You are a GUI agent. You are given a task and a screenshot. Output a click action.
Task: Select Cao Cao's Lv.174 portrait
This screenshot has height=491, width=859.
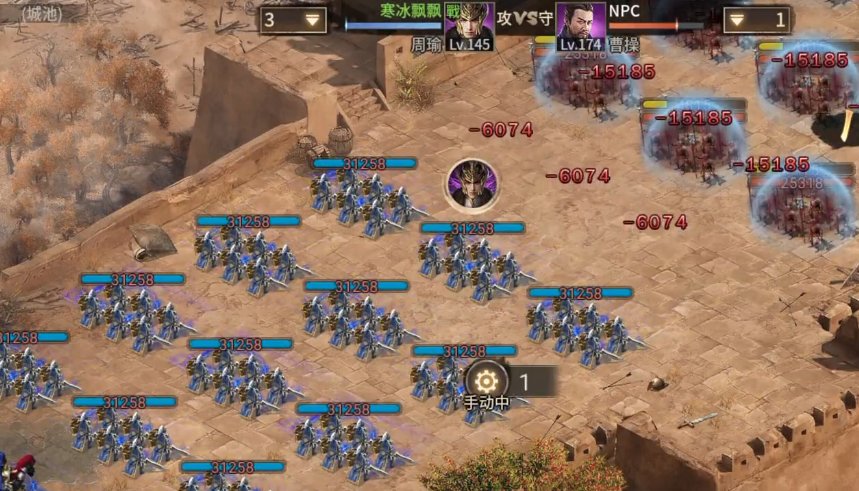[x=581, y=25]
